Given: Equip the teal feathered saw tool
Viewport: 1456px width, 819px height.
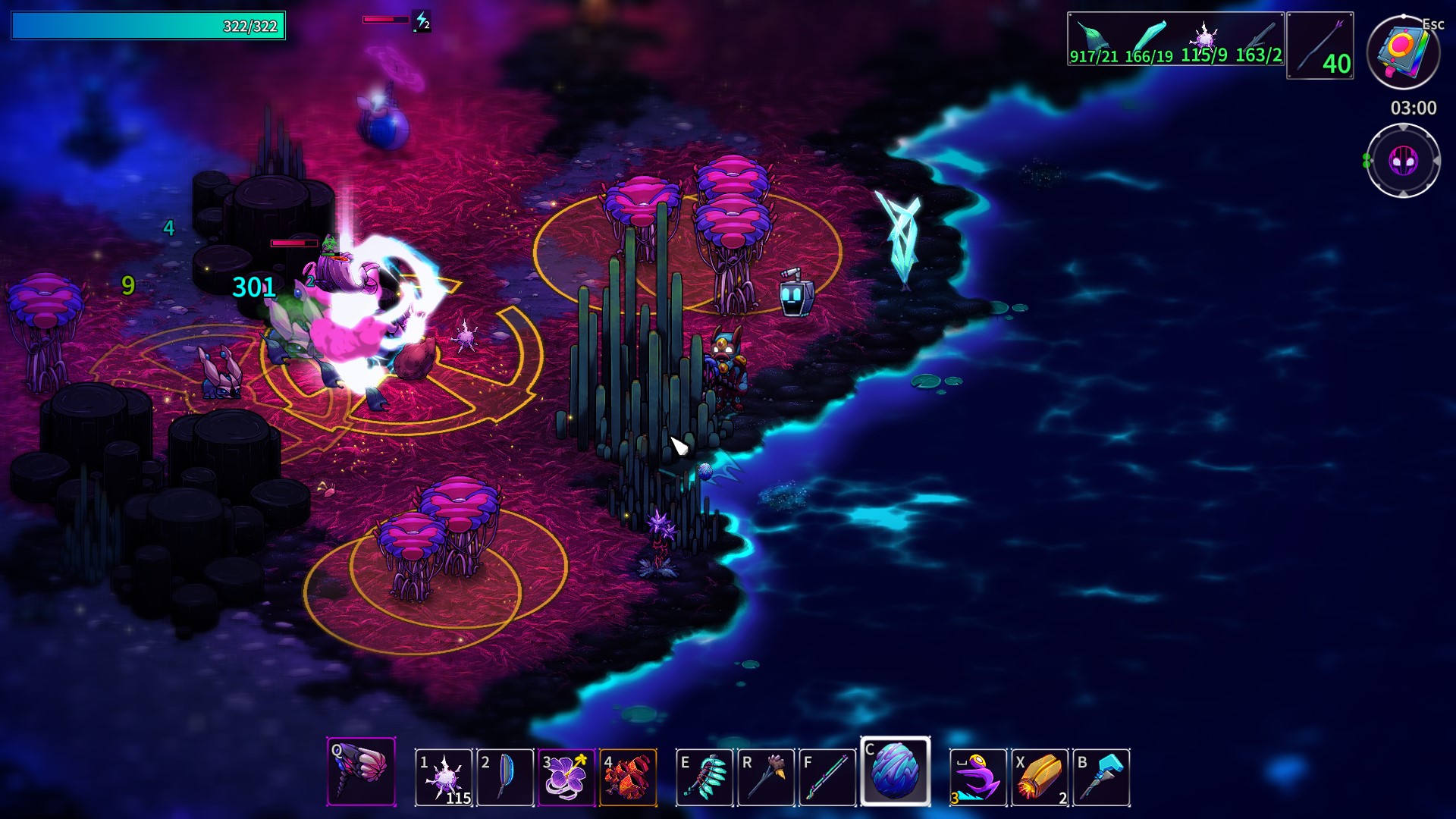Looking at the screenshot, I should 704,777.
